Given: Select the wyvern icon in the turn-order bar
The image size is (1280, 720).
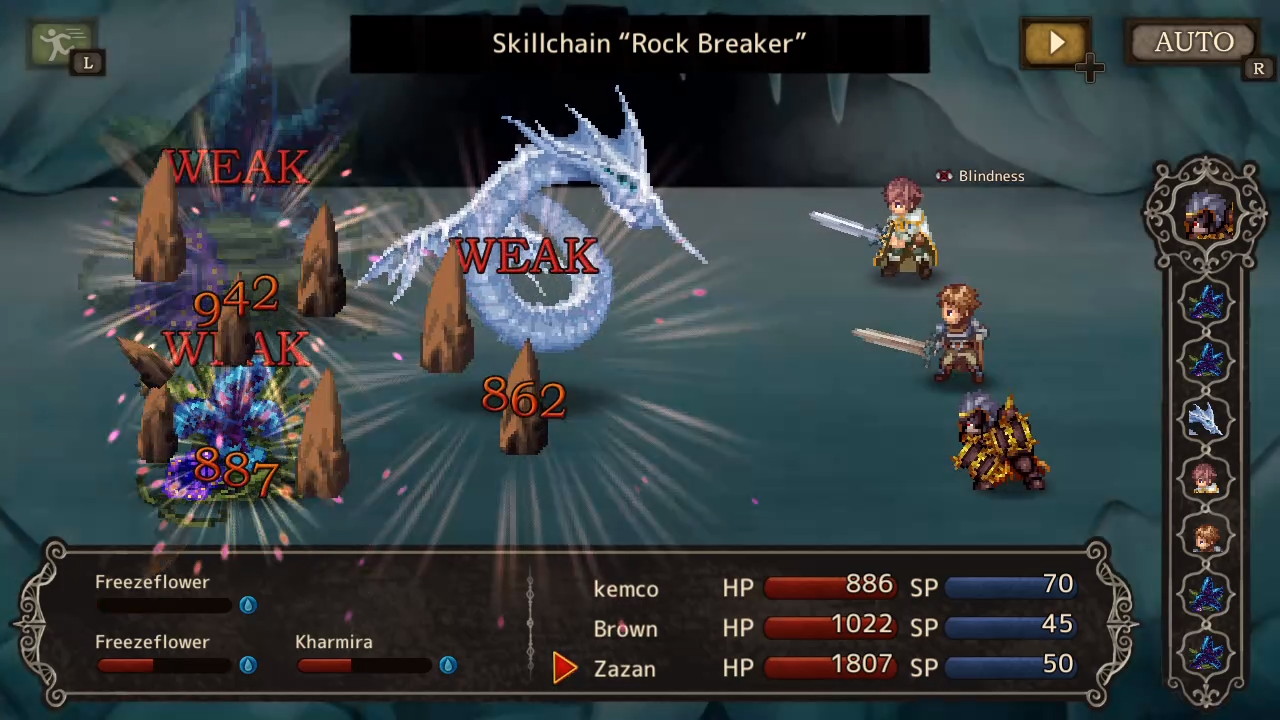Looking at the screenshot, I should 1207,420.
